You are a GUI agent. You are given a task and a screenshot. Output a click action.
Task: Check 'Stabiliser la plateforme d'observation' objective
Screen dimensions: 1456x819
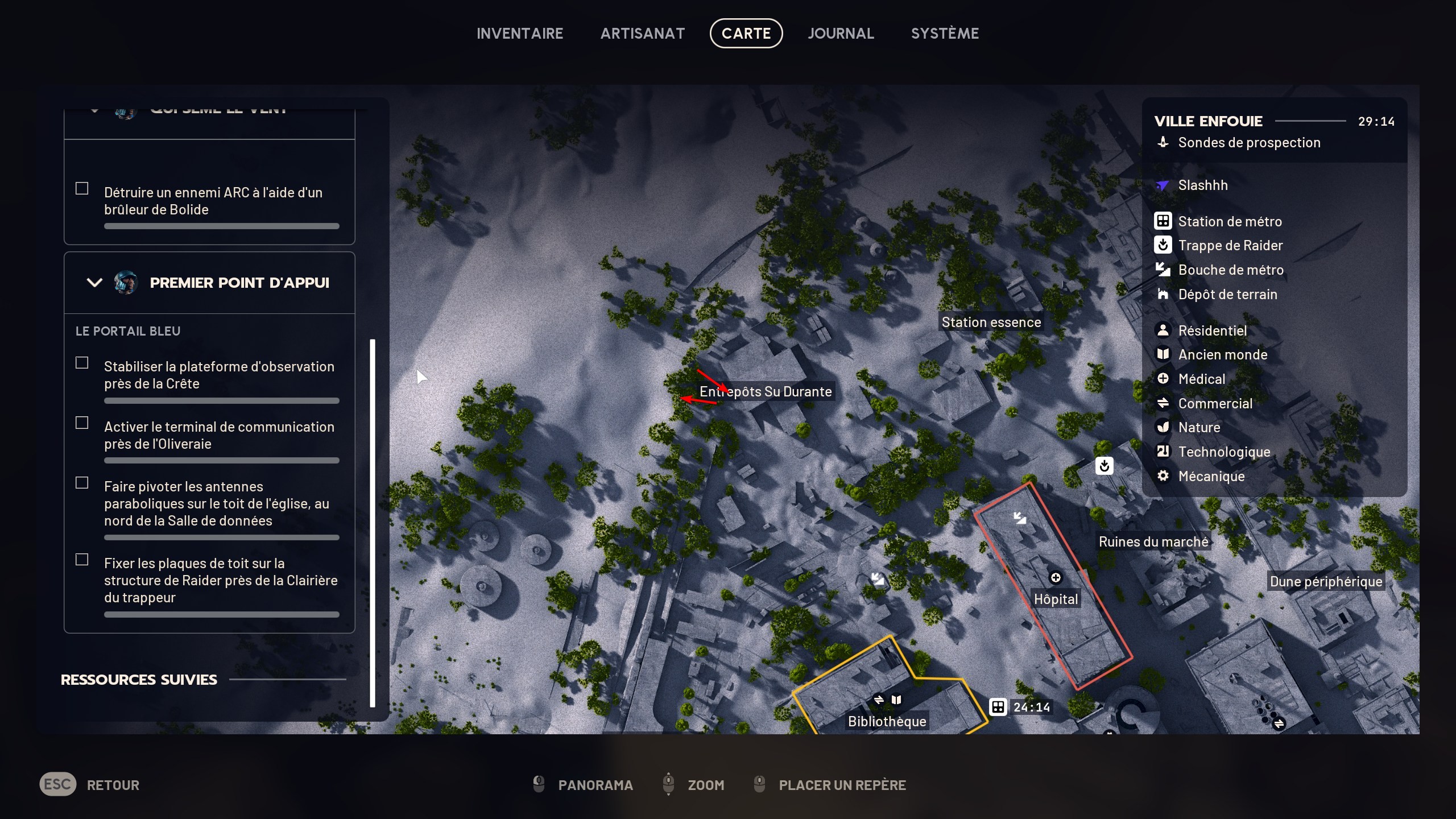coord(82,362)
